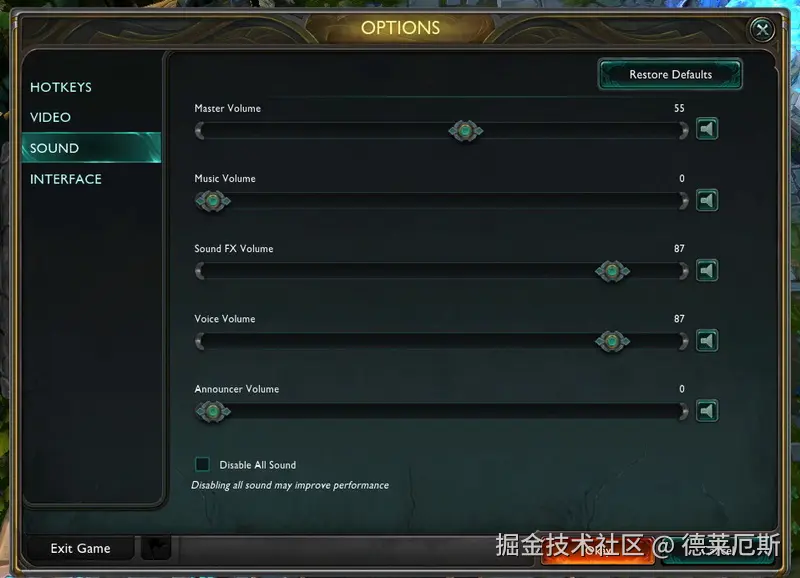Click the Master Volume slider handle
The width and height of the screenshot is (800, 578).
[465, 130]
